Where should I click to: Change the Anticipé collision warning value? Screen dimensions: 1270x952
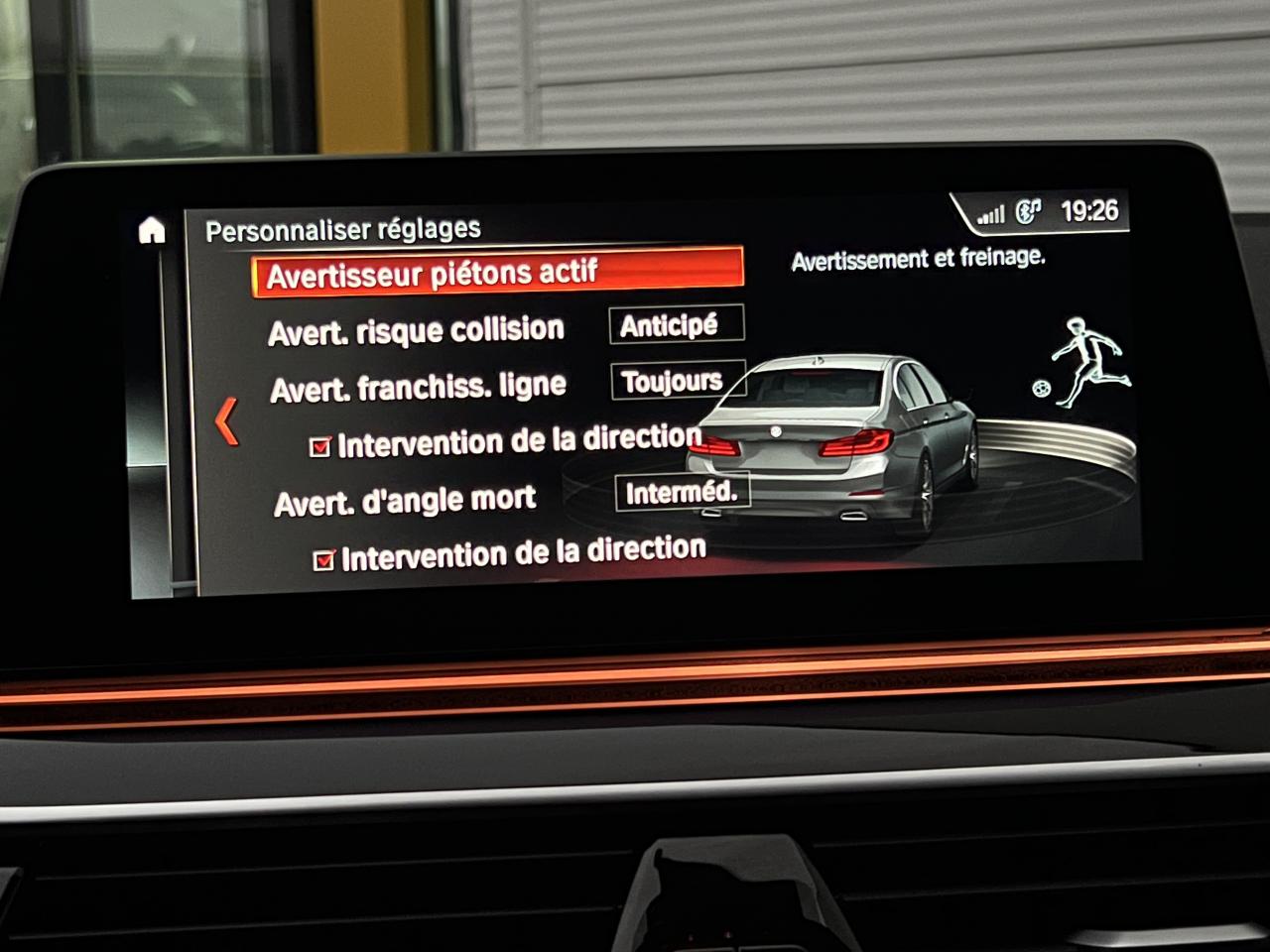[676, 325]
